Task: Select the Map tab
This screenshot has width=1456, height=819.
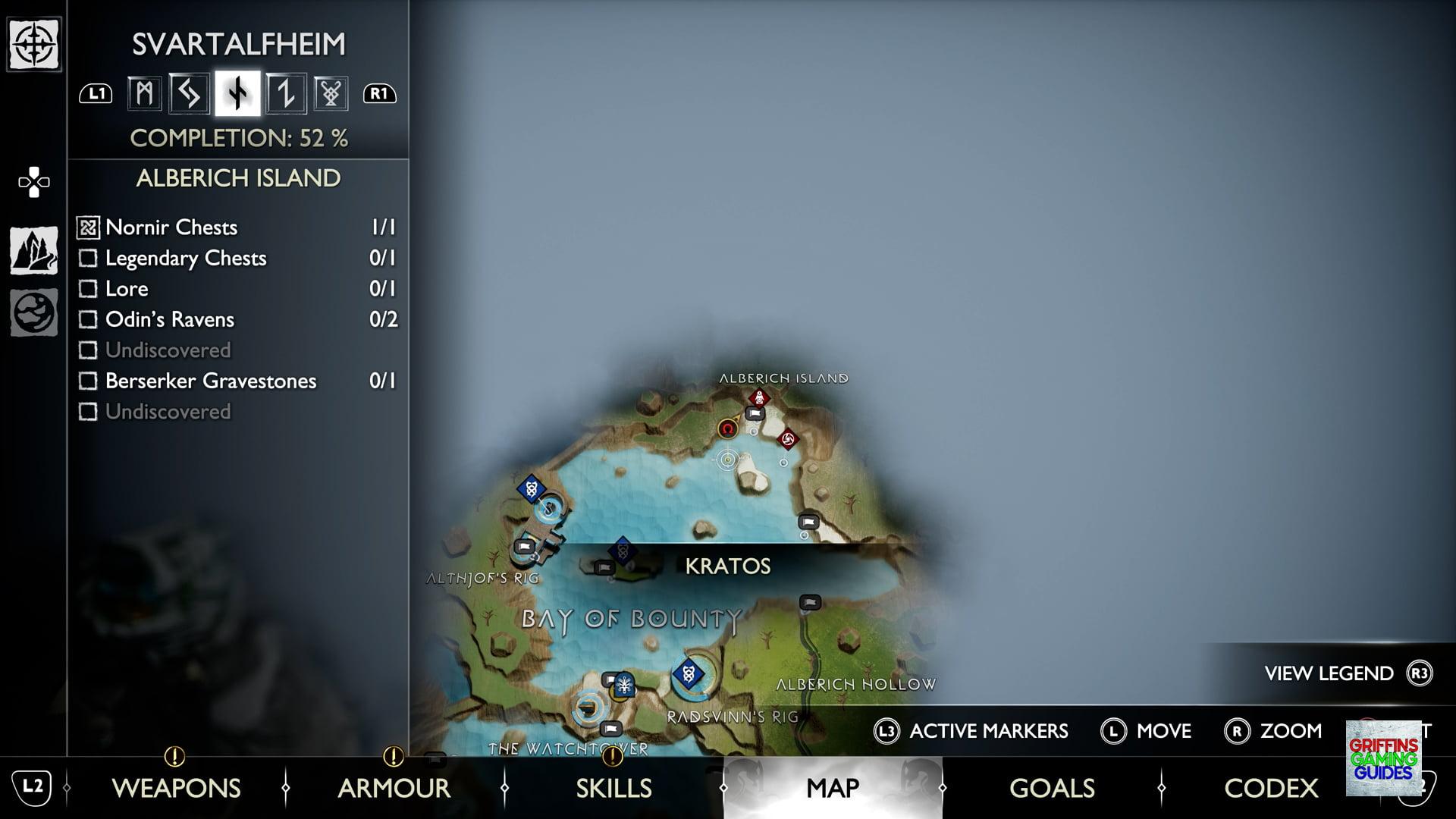Action: pyautogui.click(x=833, y=788)
